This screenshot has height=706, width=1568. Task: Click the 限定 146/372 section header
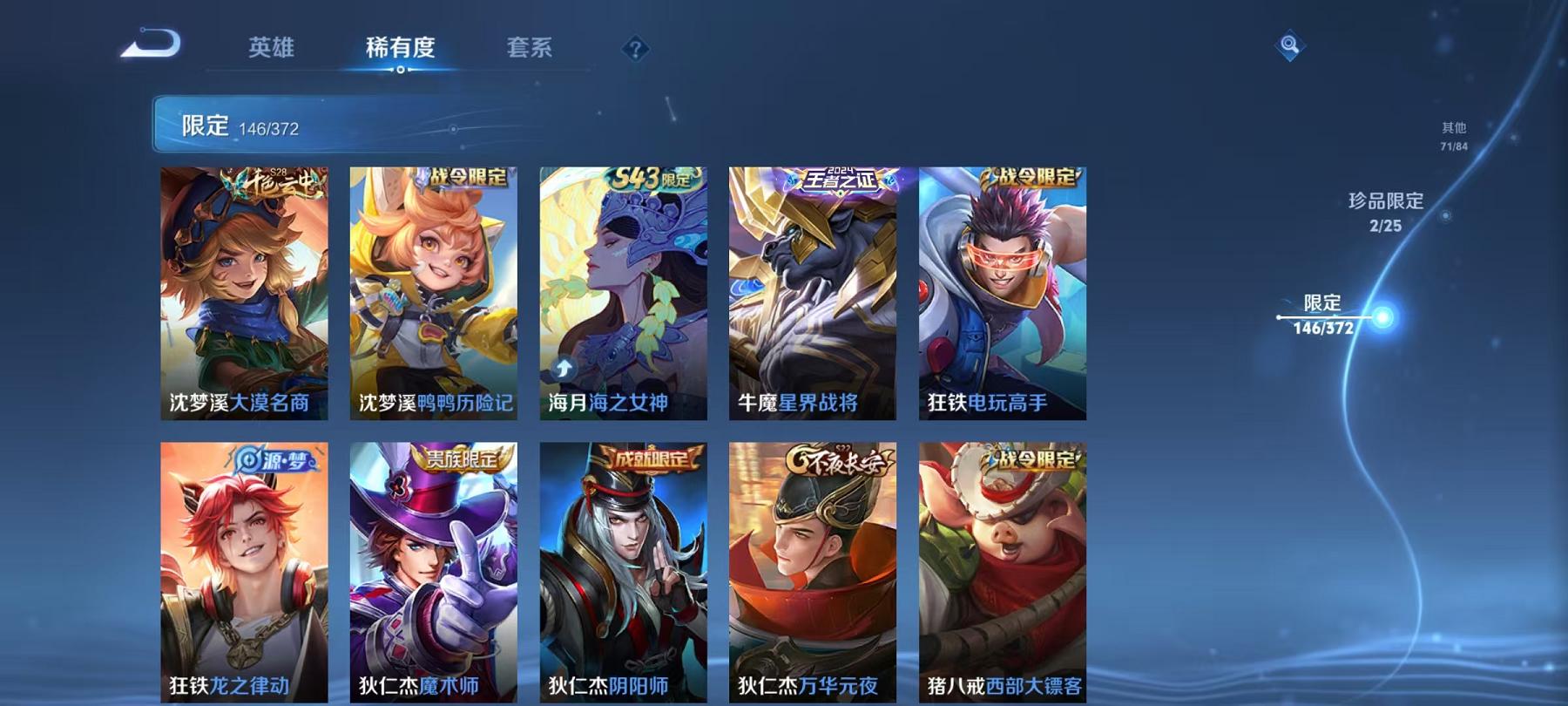(233, 126)
